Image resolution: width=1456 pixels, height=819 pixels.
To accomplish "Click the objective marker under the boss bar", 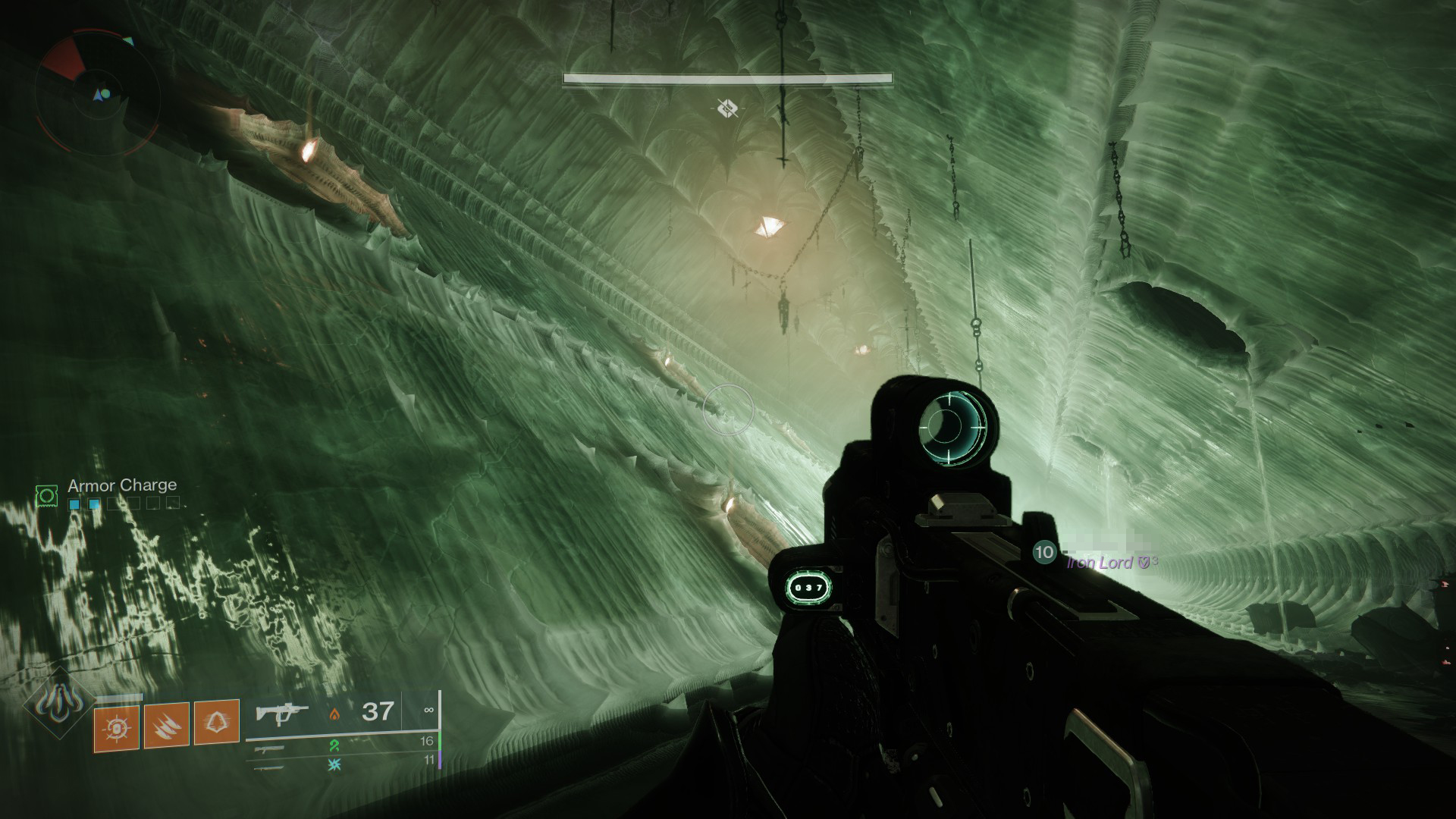I will [727, 108].
